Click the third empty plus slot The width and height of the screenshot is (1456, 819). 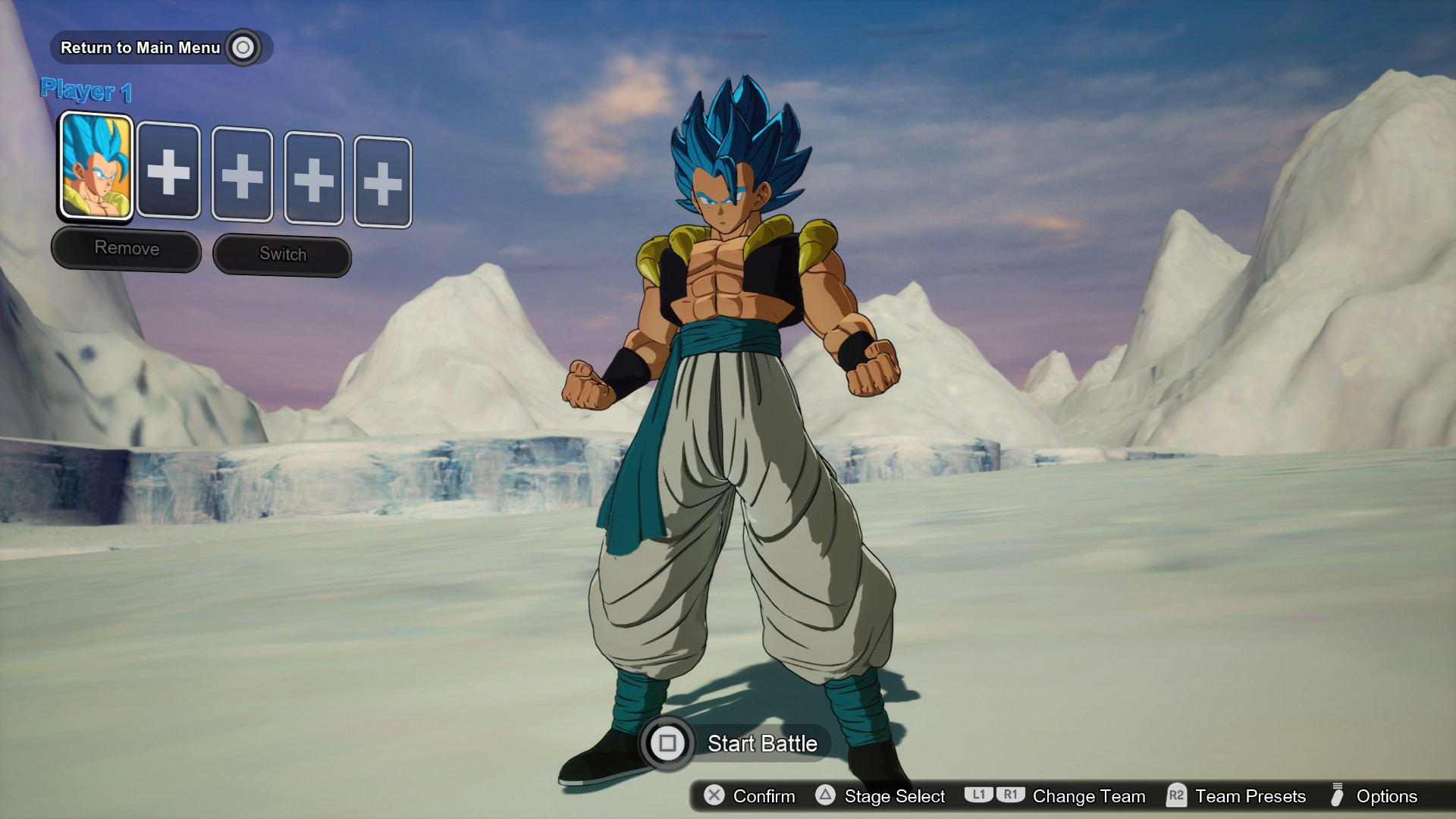pyautogui.click(x=314, y=180)
